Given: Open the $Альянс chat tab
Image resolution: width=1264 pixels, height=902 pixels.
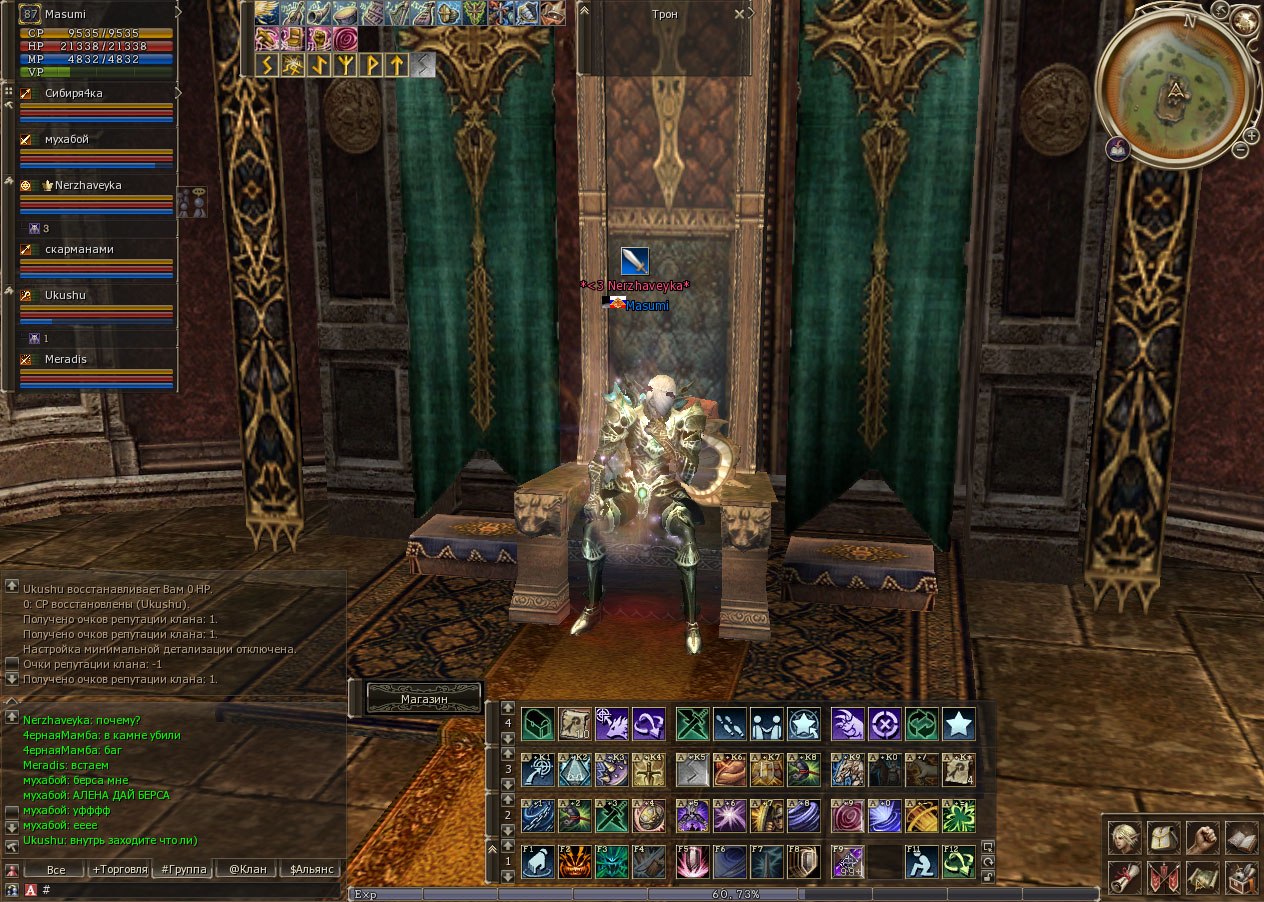Looking at the screenshot, I should (311, 869).
